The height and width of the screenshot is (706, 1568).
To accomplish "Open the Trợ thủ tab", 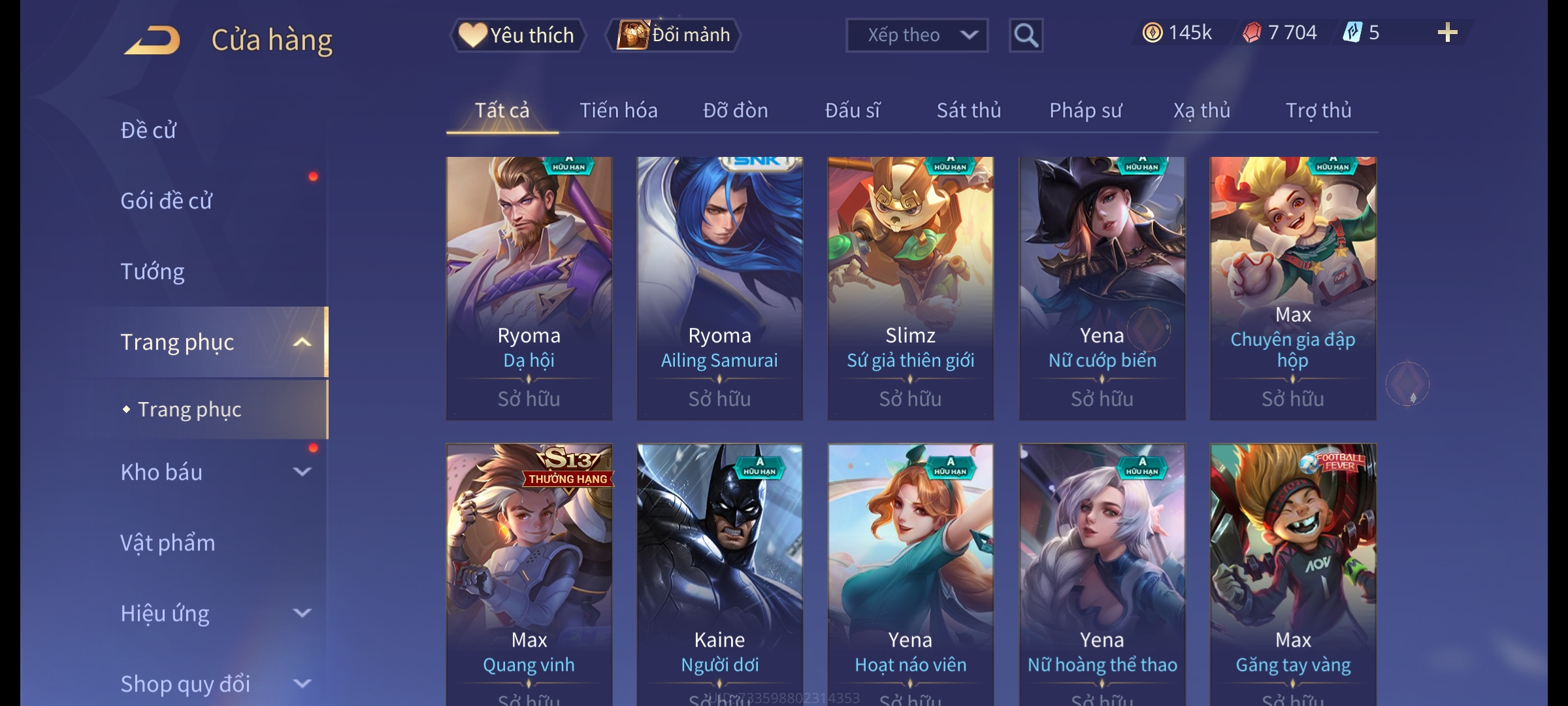I will [1318, 110].
